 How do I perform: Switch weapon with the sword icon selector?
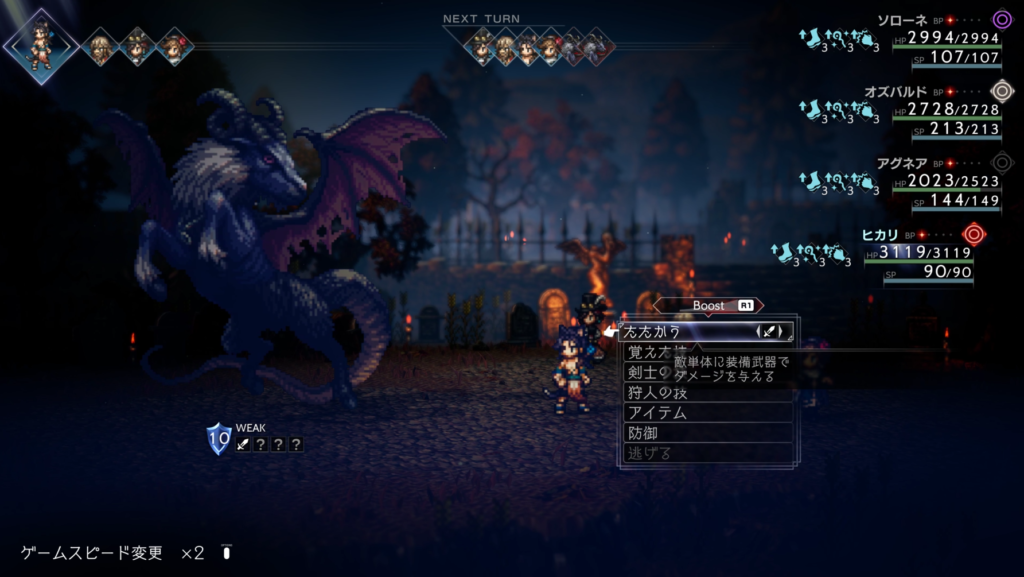[774, 331]
